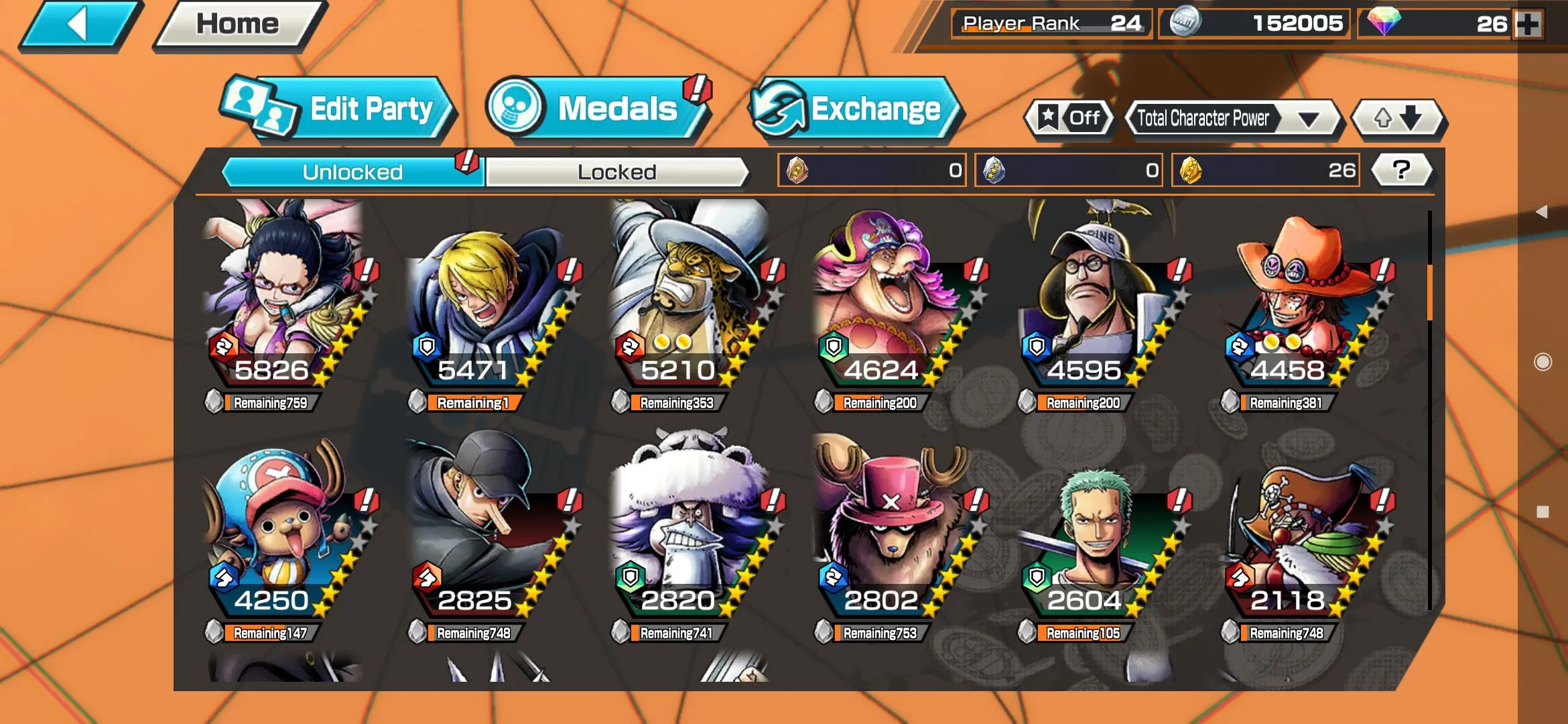Screen dimensions: 1568x724
Task: Toggle the favorites star filter Off button
Action: [x=1070, y=119]
